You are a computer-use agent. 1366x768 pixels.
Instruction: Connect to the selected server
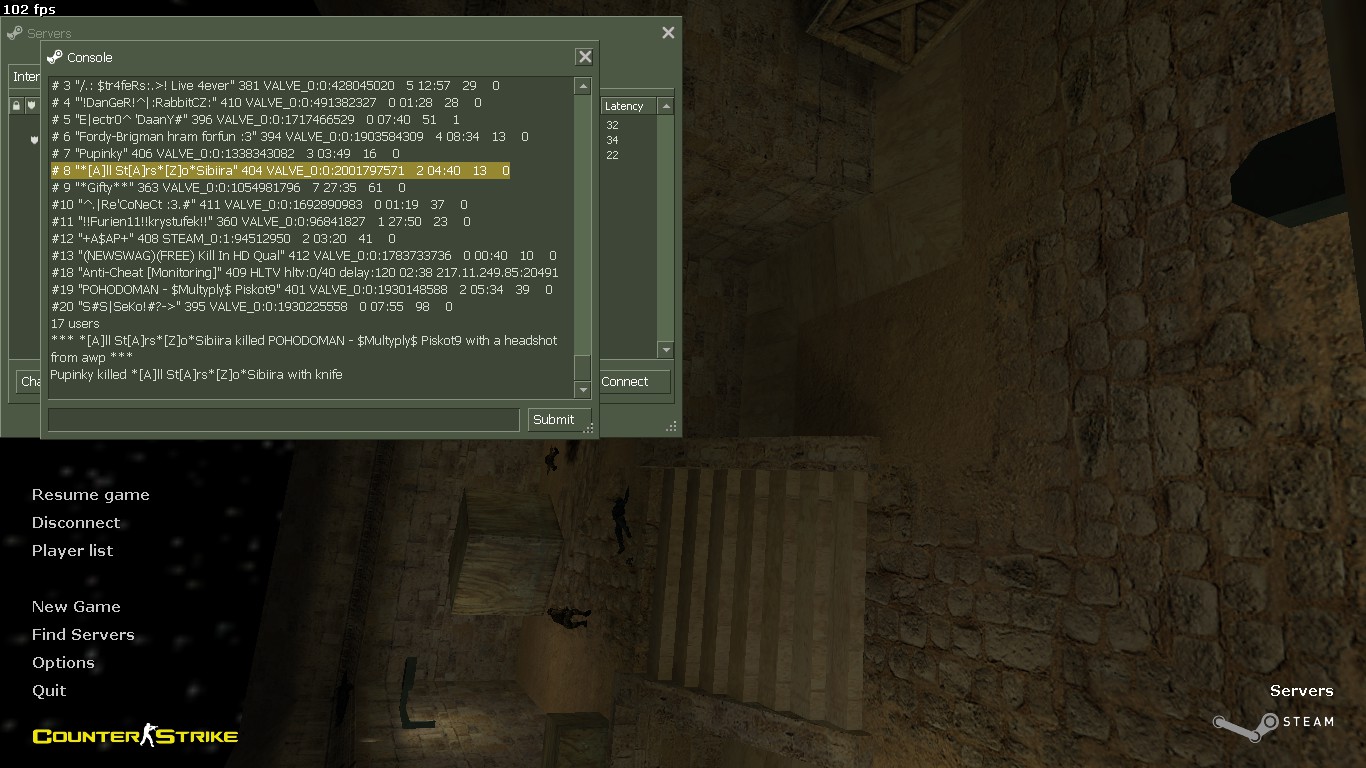(625, 382)
